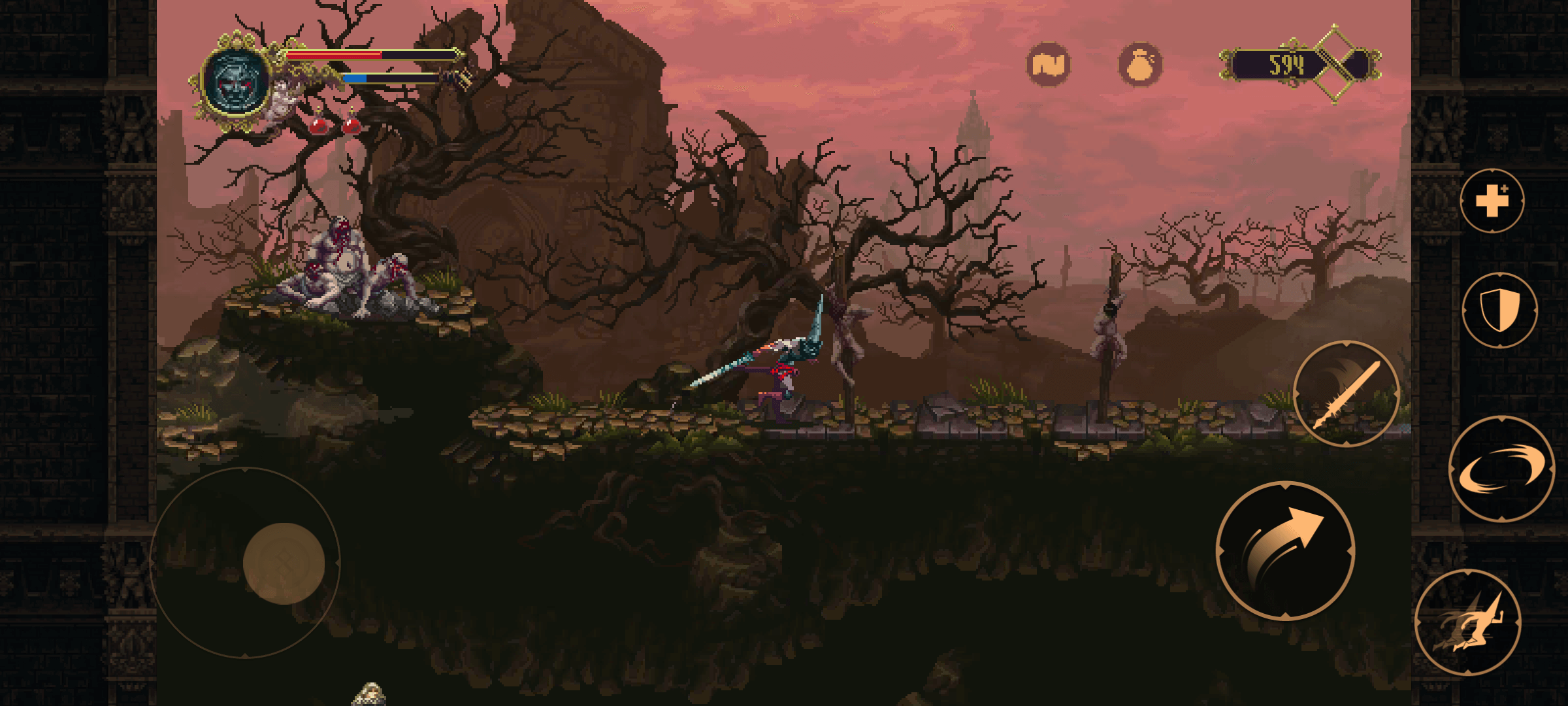Tap the sword attack button
The image size is (1568, 706).
pyautogui.click(x=1347, y=394)
